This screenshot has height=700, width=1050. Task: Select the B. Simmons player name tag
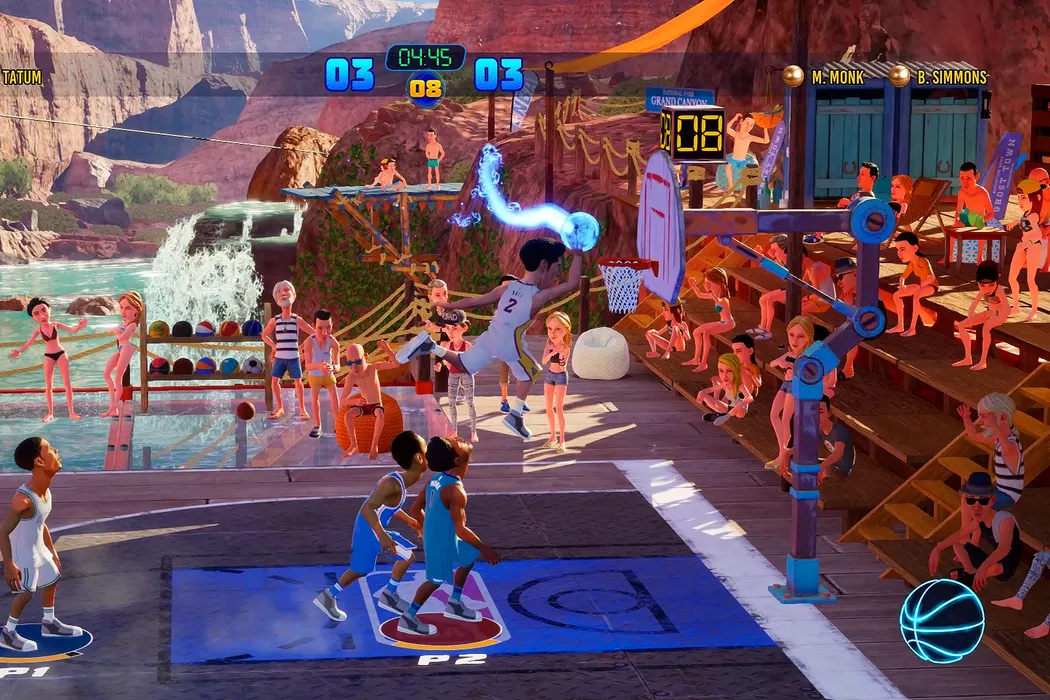click(952, 77)
